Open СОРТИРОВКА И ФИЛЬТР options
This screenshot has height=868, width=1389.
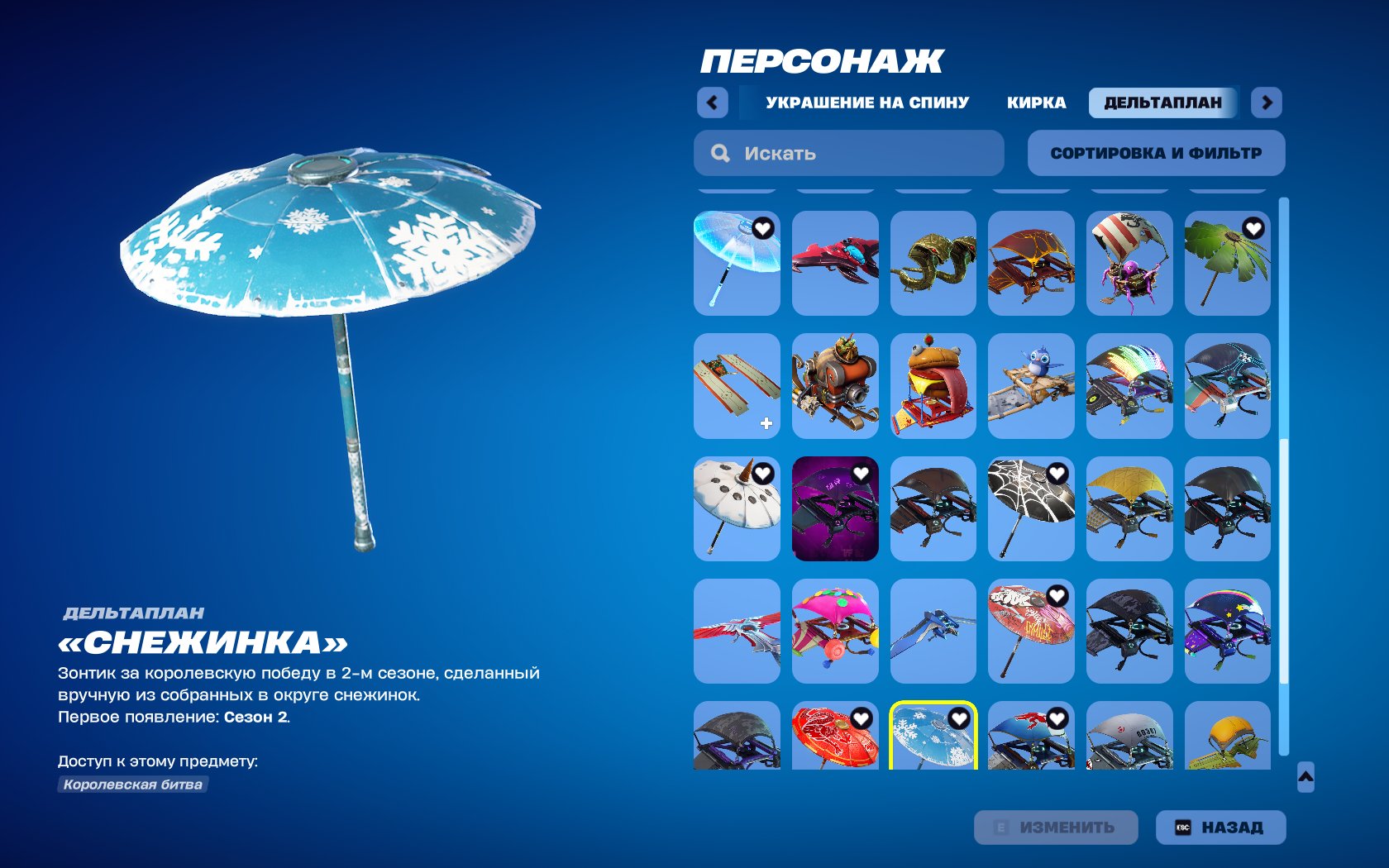[x=1156, y=152]
